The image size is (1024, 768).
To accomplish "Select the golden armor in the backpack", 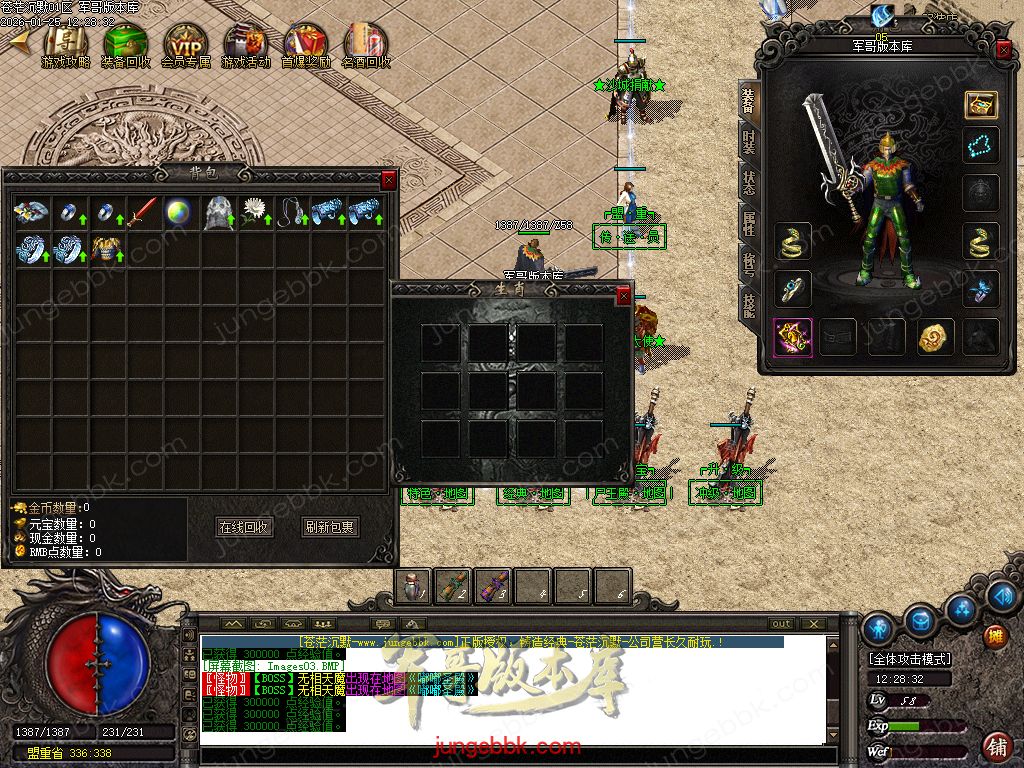I will [103, 249].
